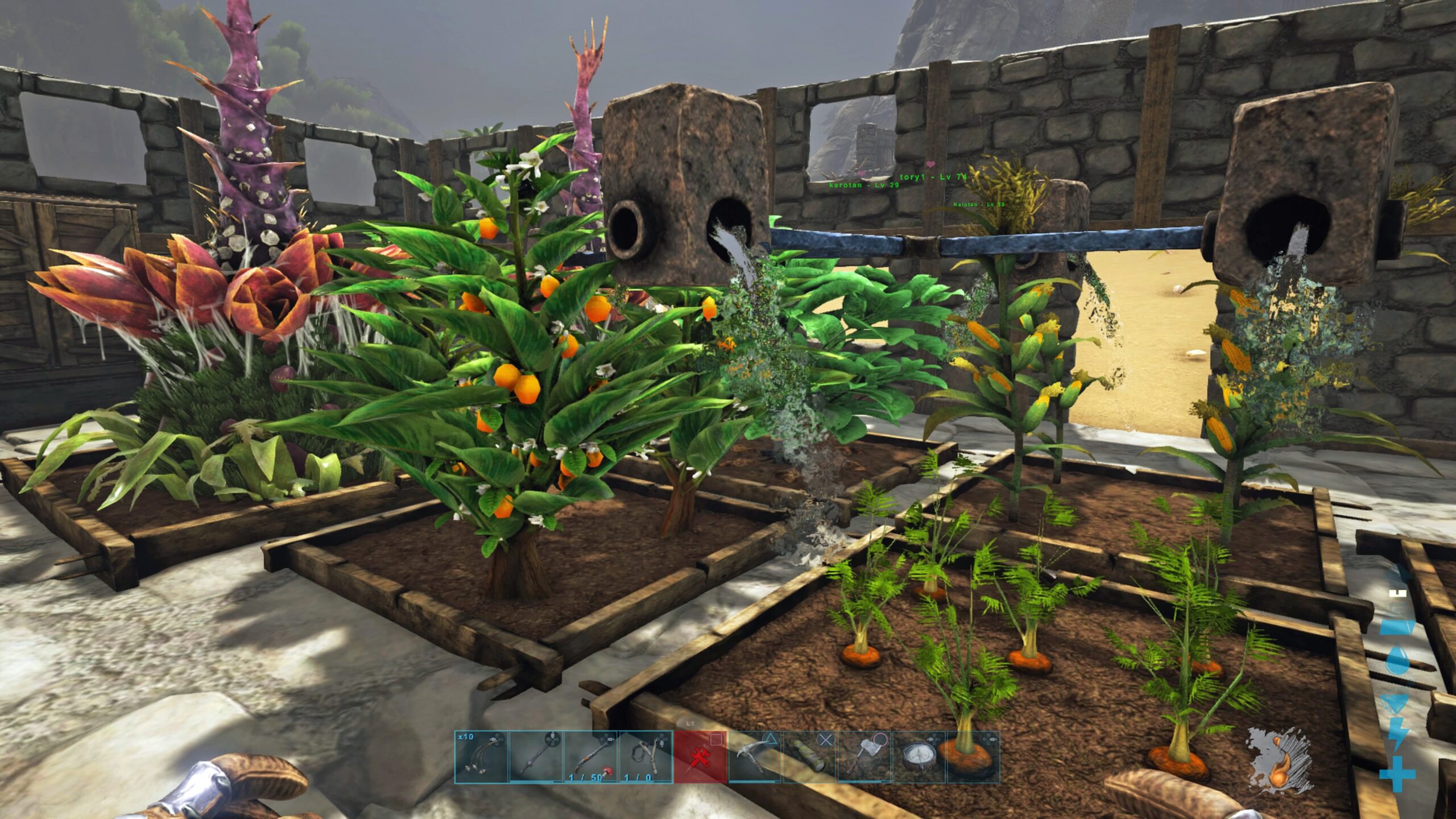The height and width of the screenshot is (819, 1456).
Task: Equip the slingshot from the hotbar
Action: pos(645,757)
